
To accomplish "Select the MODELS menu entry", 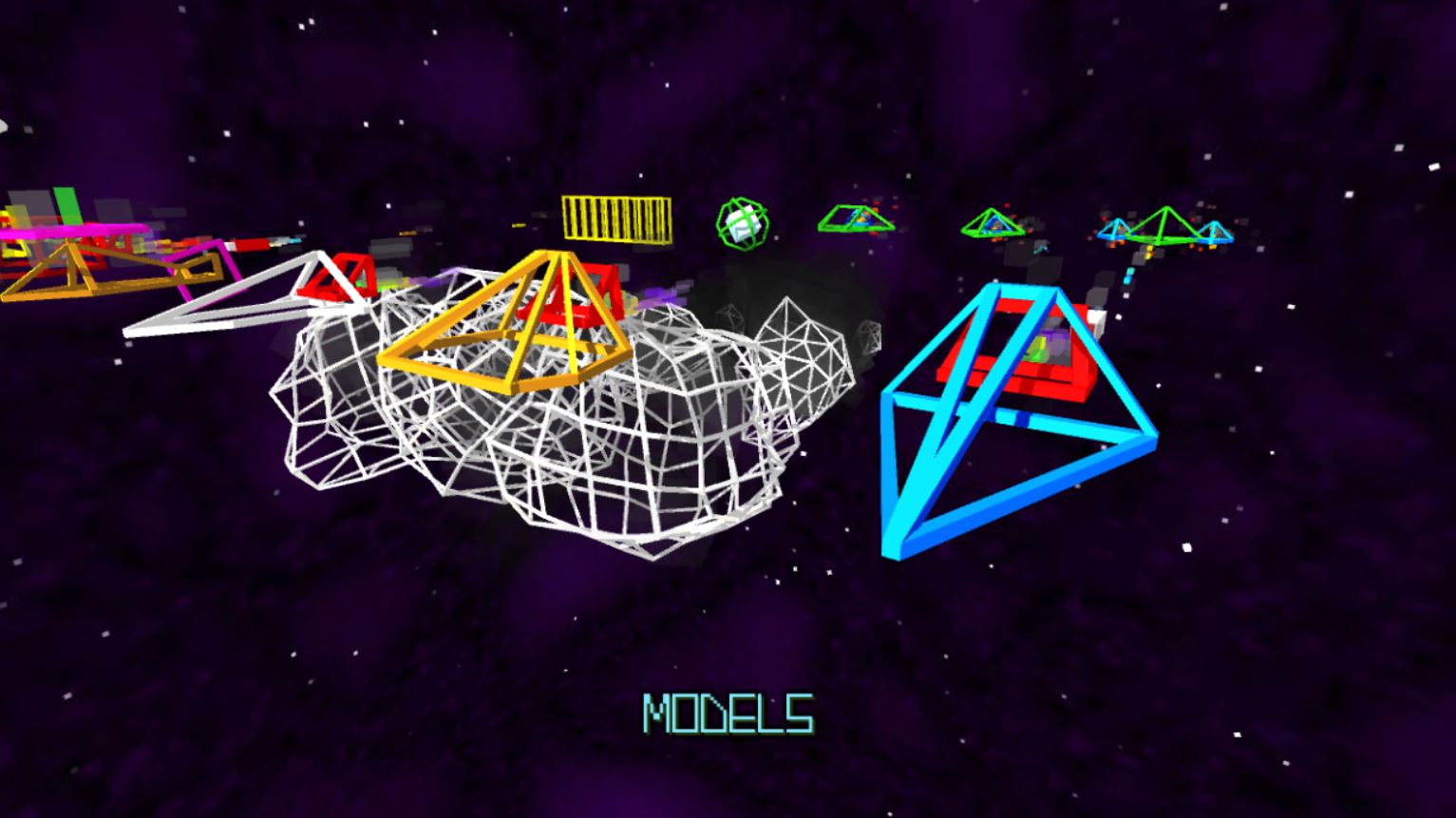I will point(728,713).
